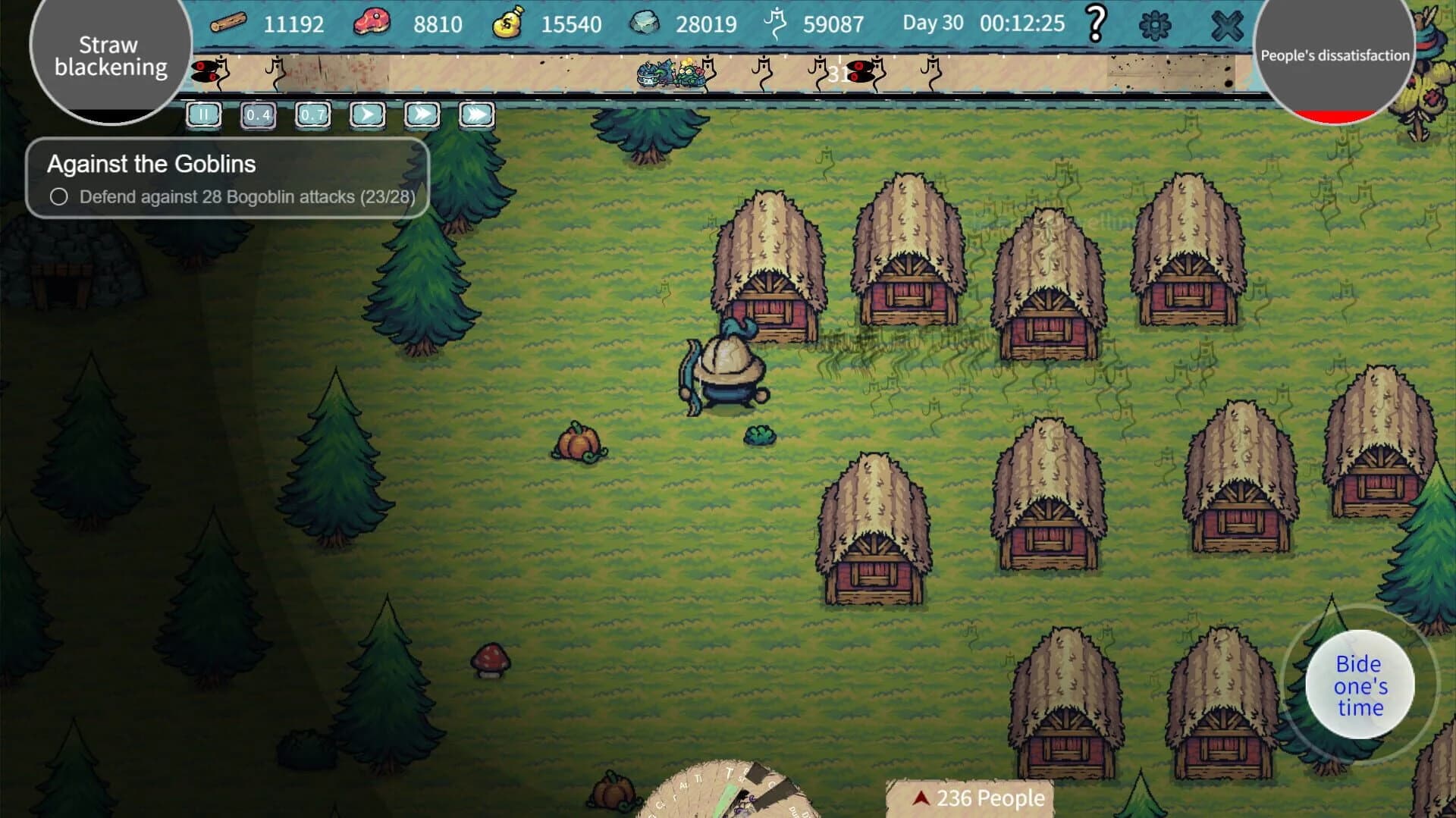
Task: Activate fastest game speed
Action: pyautogui.click(x=476, y=115)
